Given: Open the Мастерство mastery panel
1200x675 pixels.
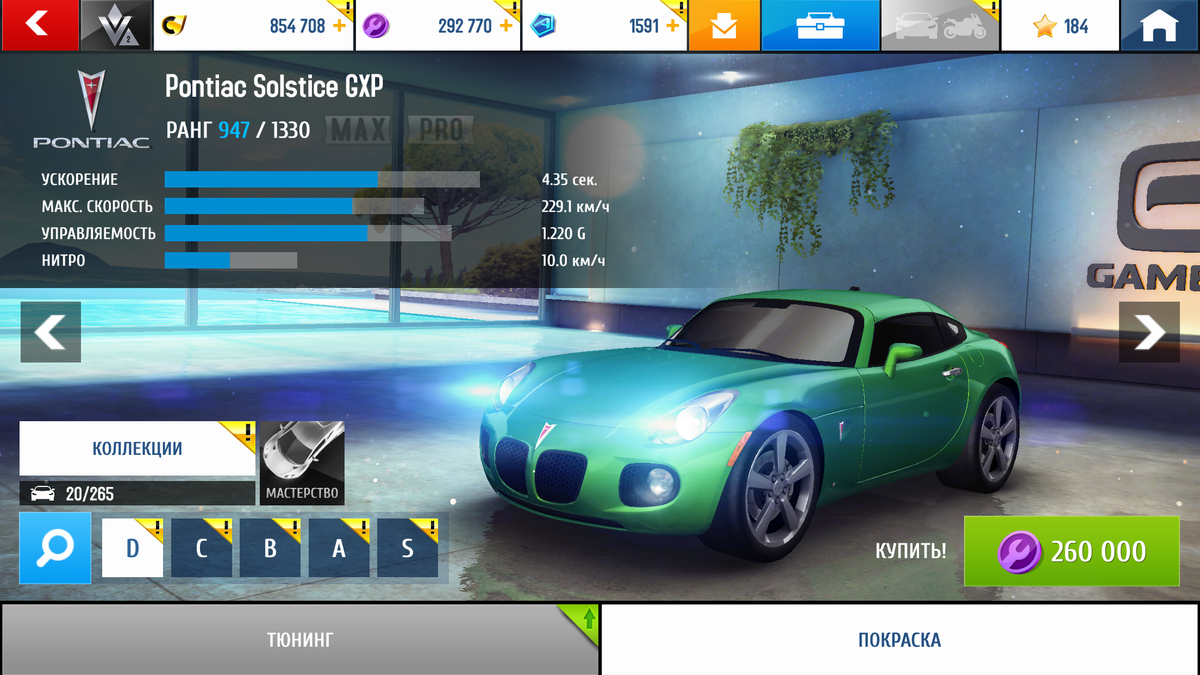Looking at the screenshot, I should coord(302,463).
